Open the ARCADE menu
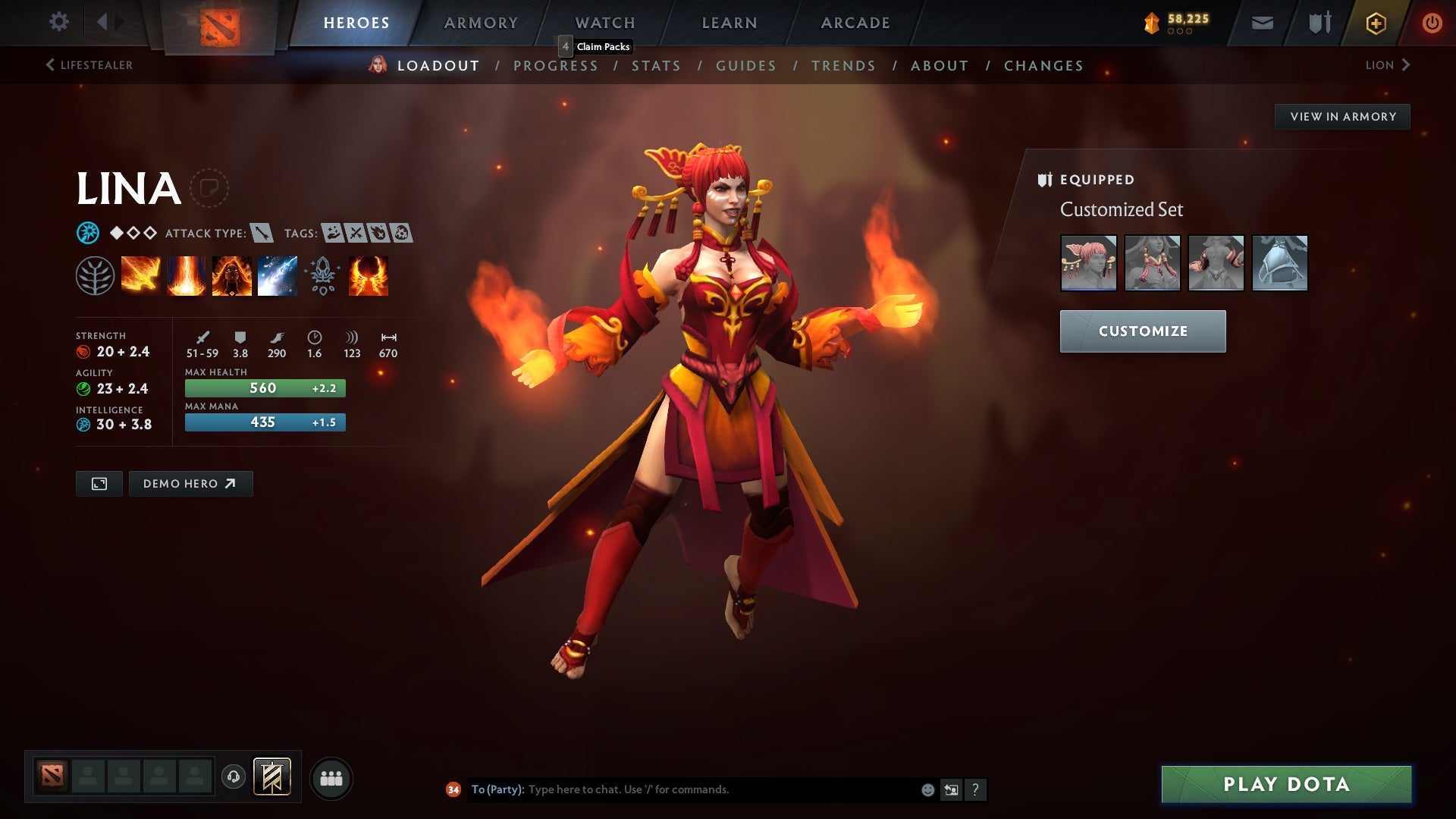The height and width of the screenshot is (819, 1456). (854, 22)
